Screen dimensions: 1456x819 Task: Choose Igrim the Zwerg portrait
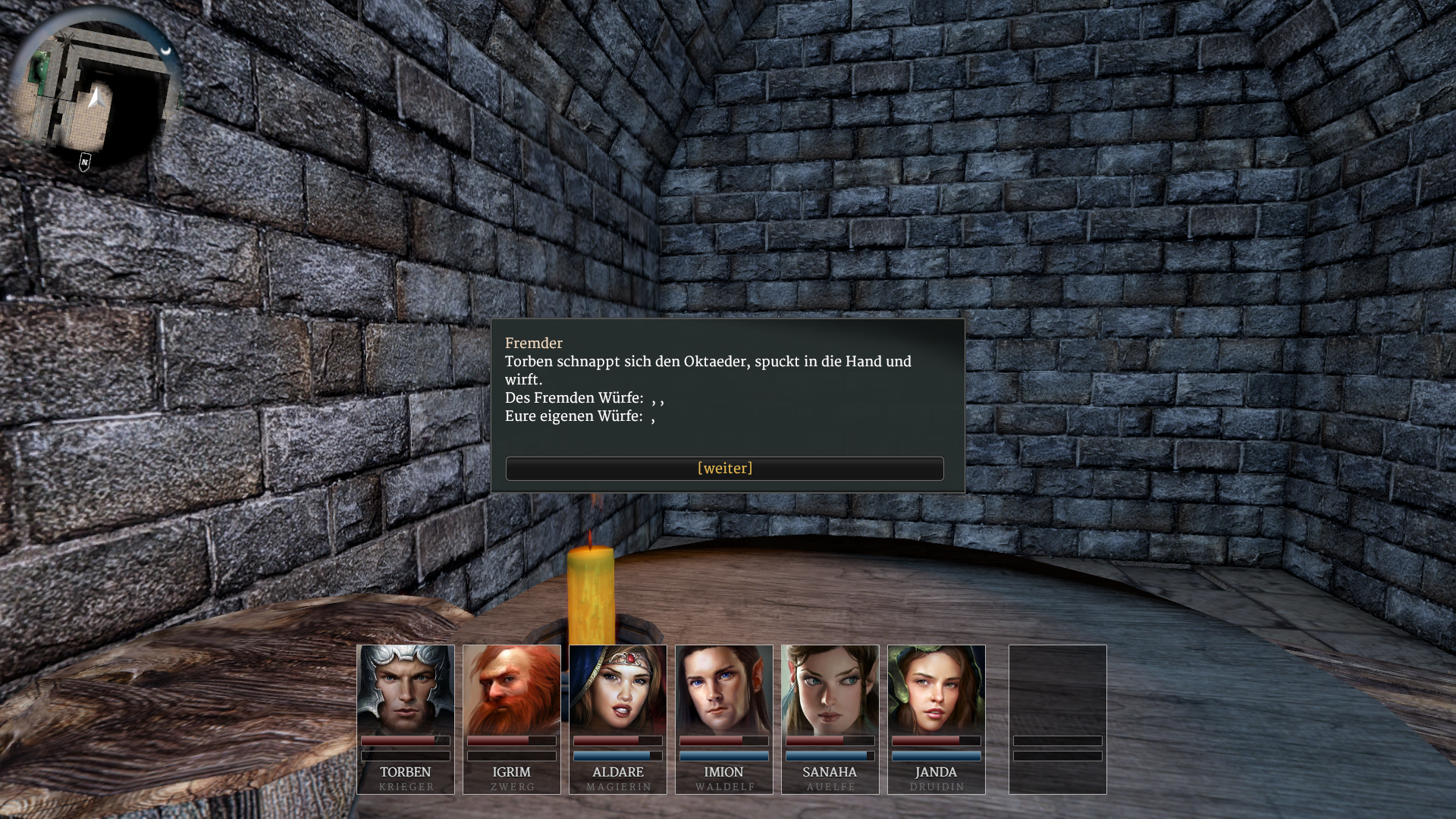click(x=512, y=690)
